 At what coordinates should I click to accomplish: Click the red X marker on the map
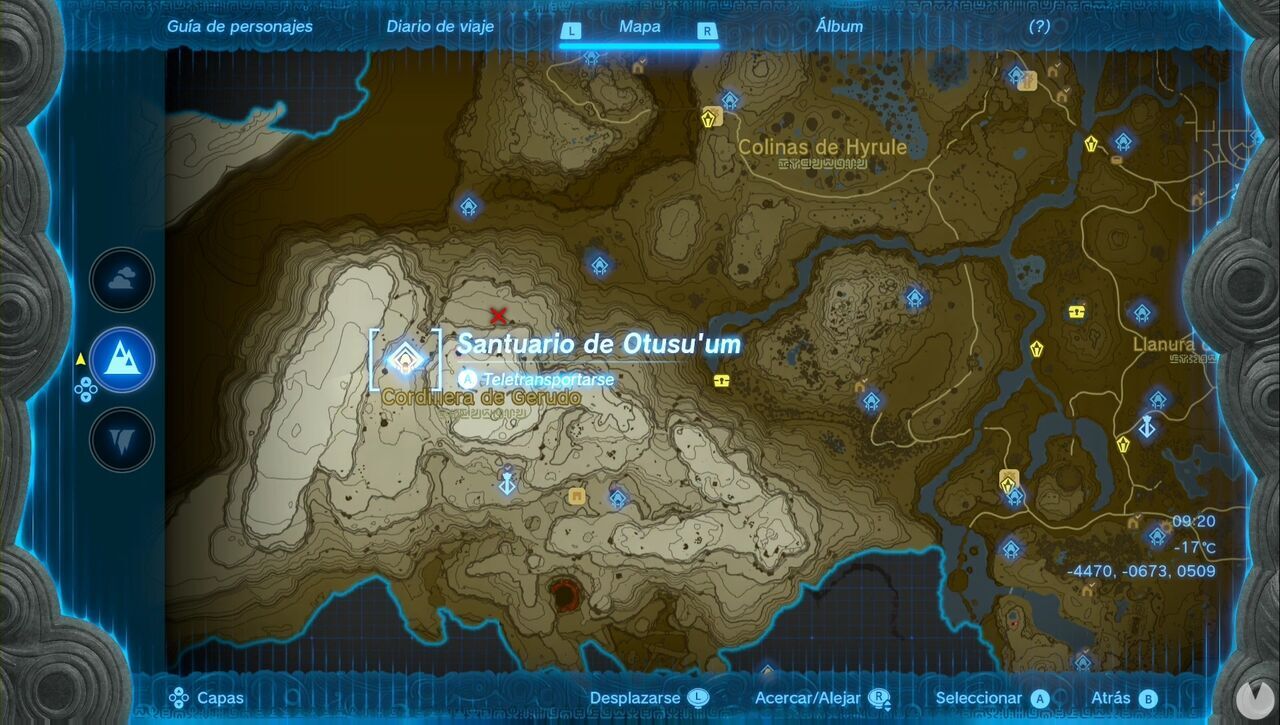click(497, 315)
